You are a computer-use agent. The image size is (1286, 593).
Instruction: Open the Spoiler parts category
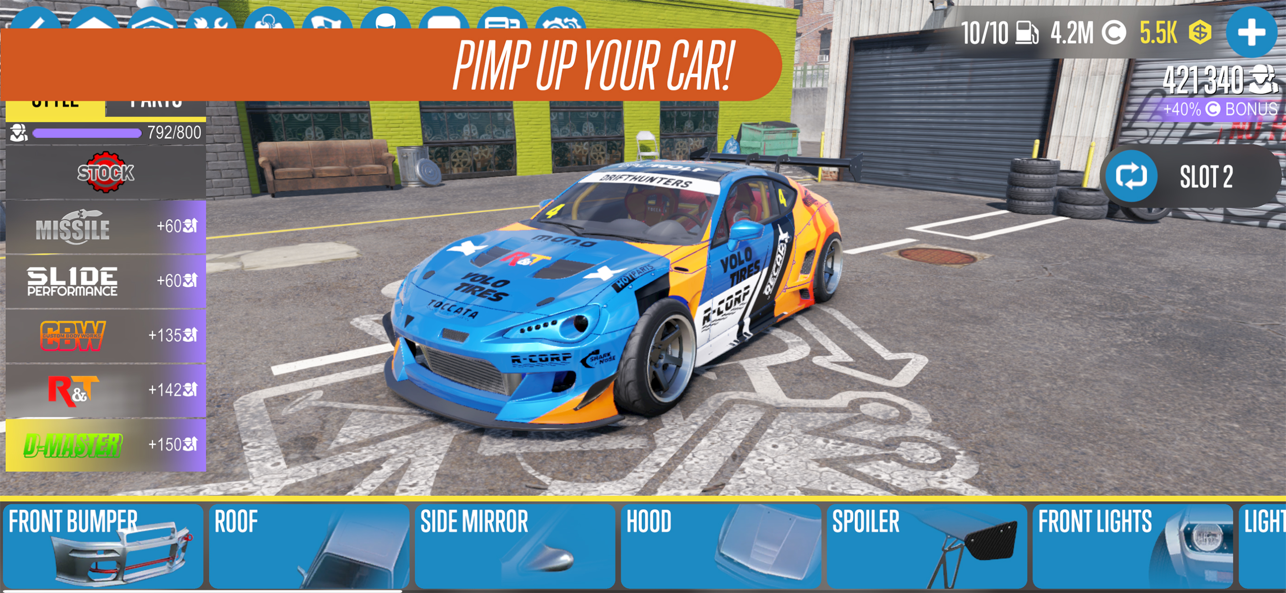[x=927, y=546]
